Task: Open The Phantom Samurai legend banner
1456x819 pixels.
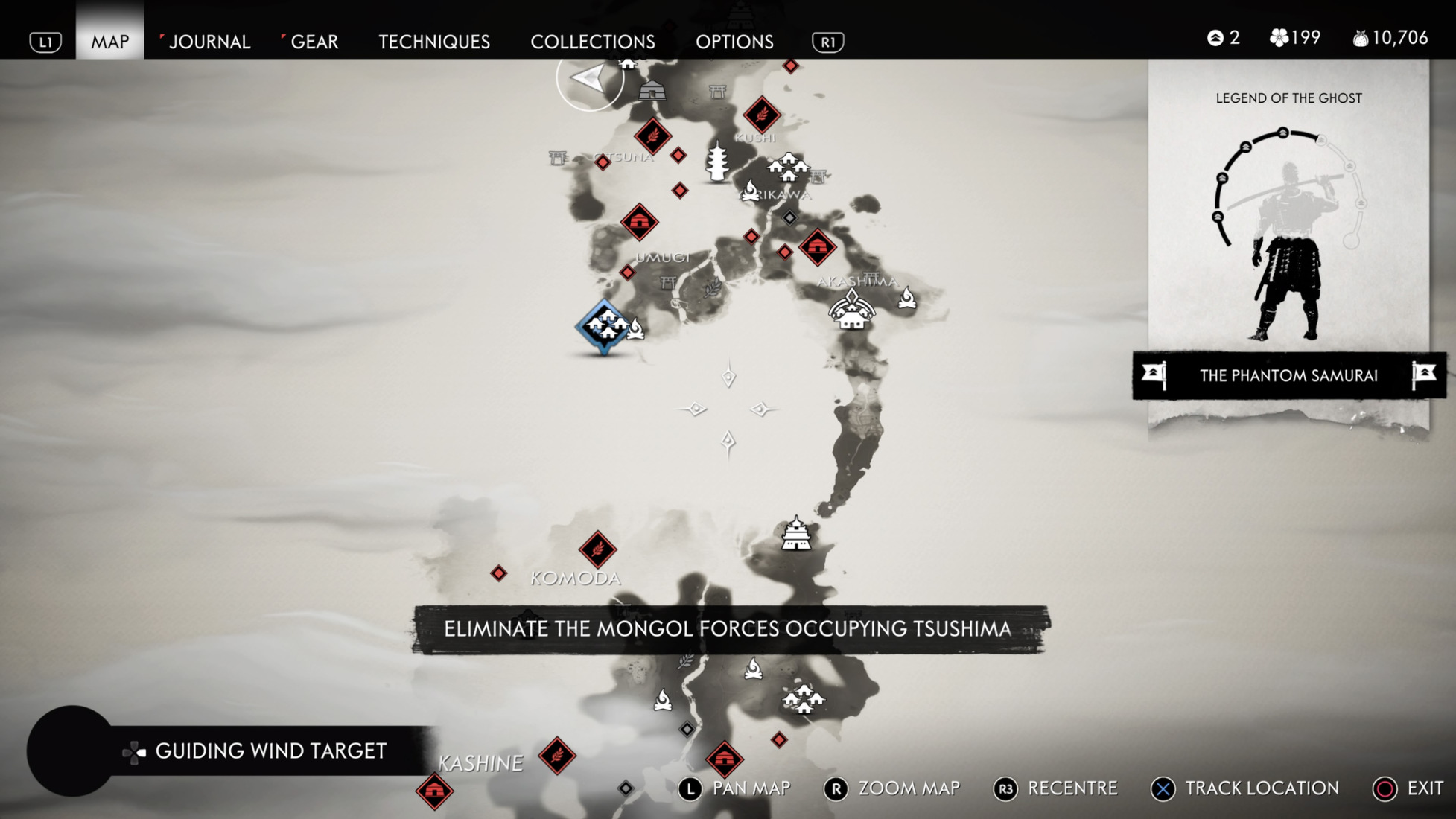Action: point(1288,375)
